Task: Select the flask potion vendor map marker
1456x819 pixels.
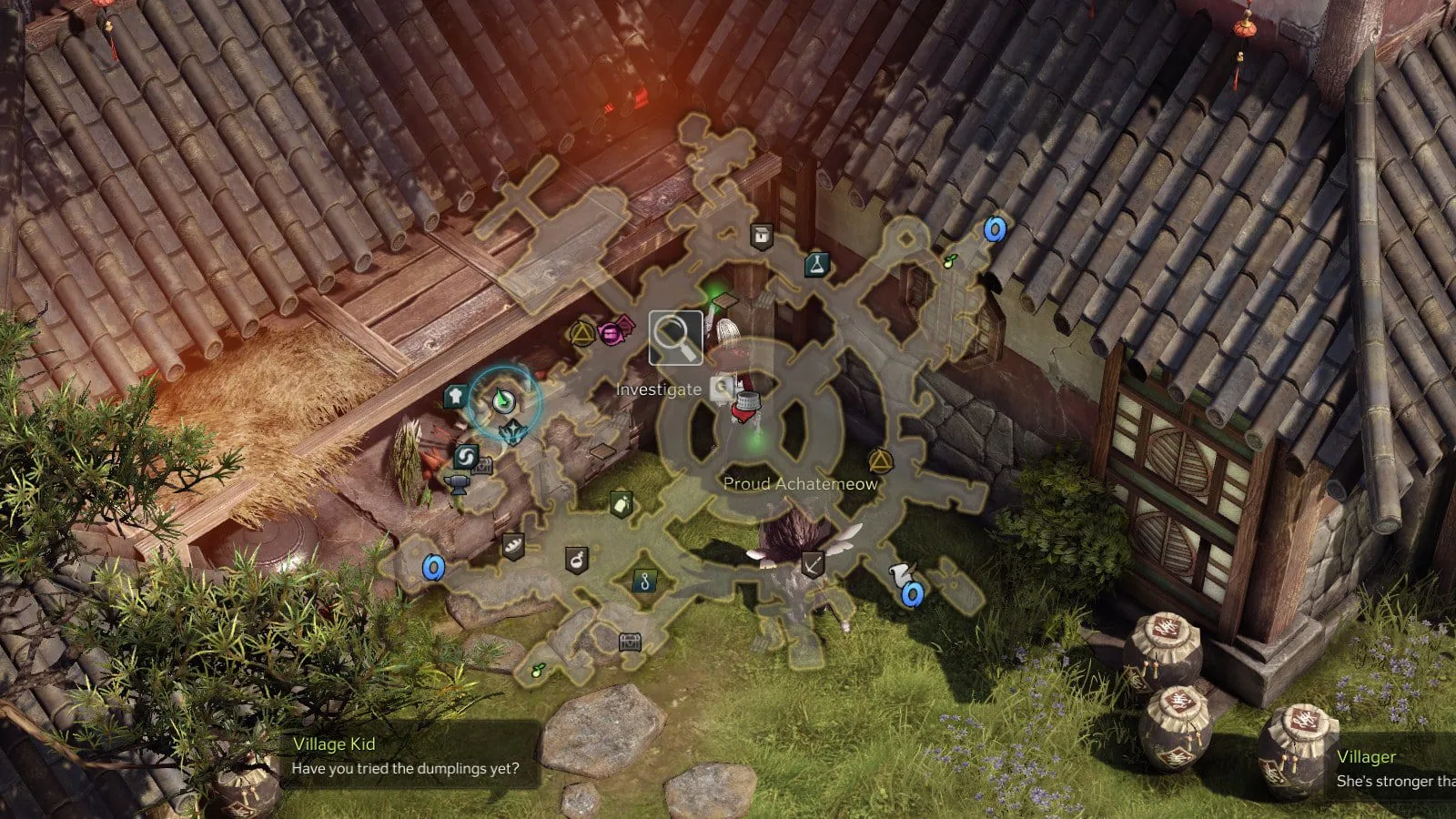Action: tap(817, 265)
